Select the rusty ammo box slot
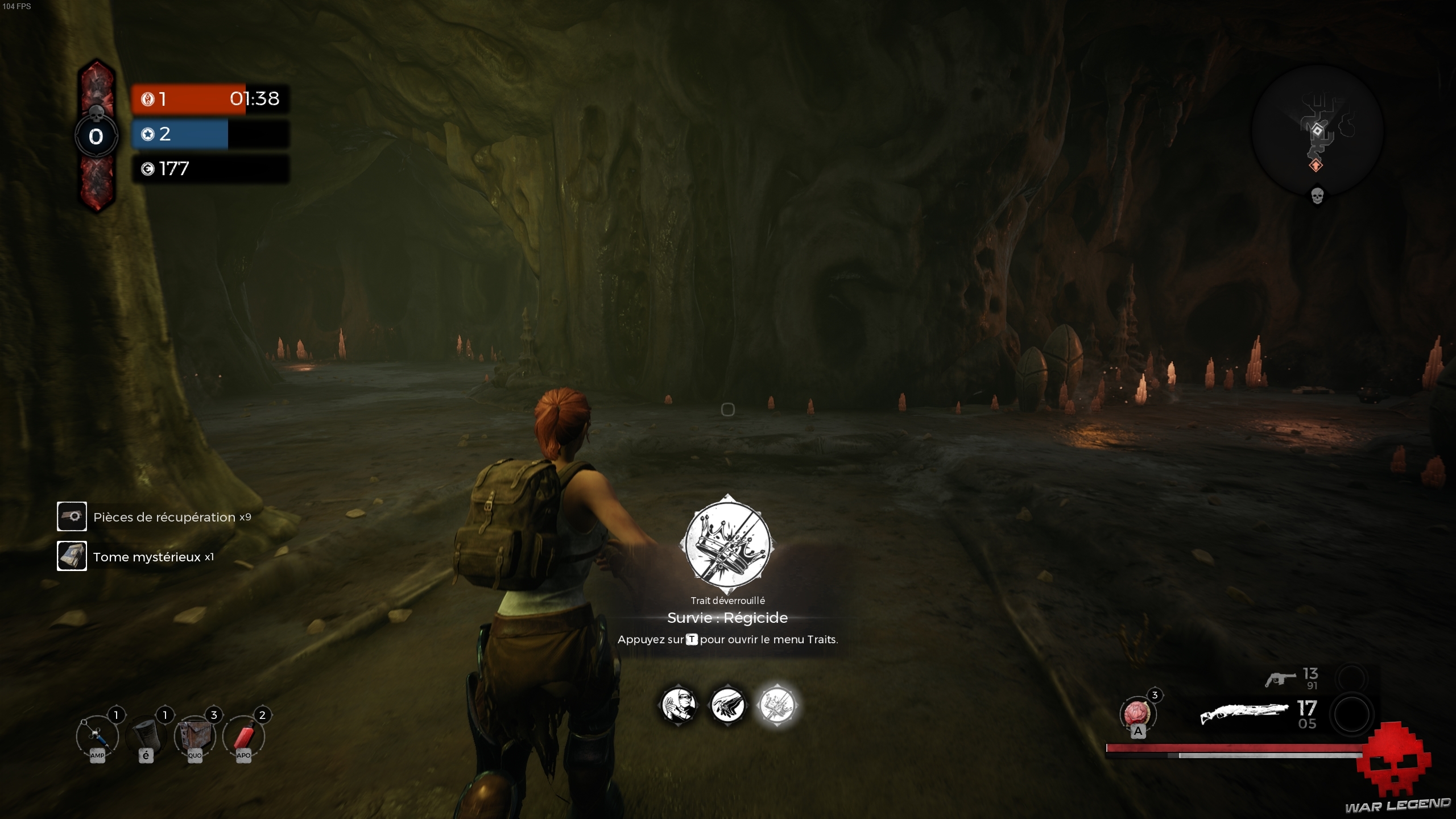This screenshot has width=1456, height=819. pyautogui.click(x=195, y=737)
